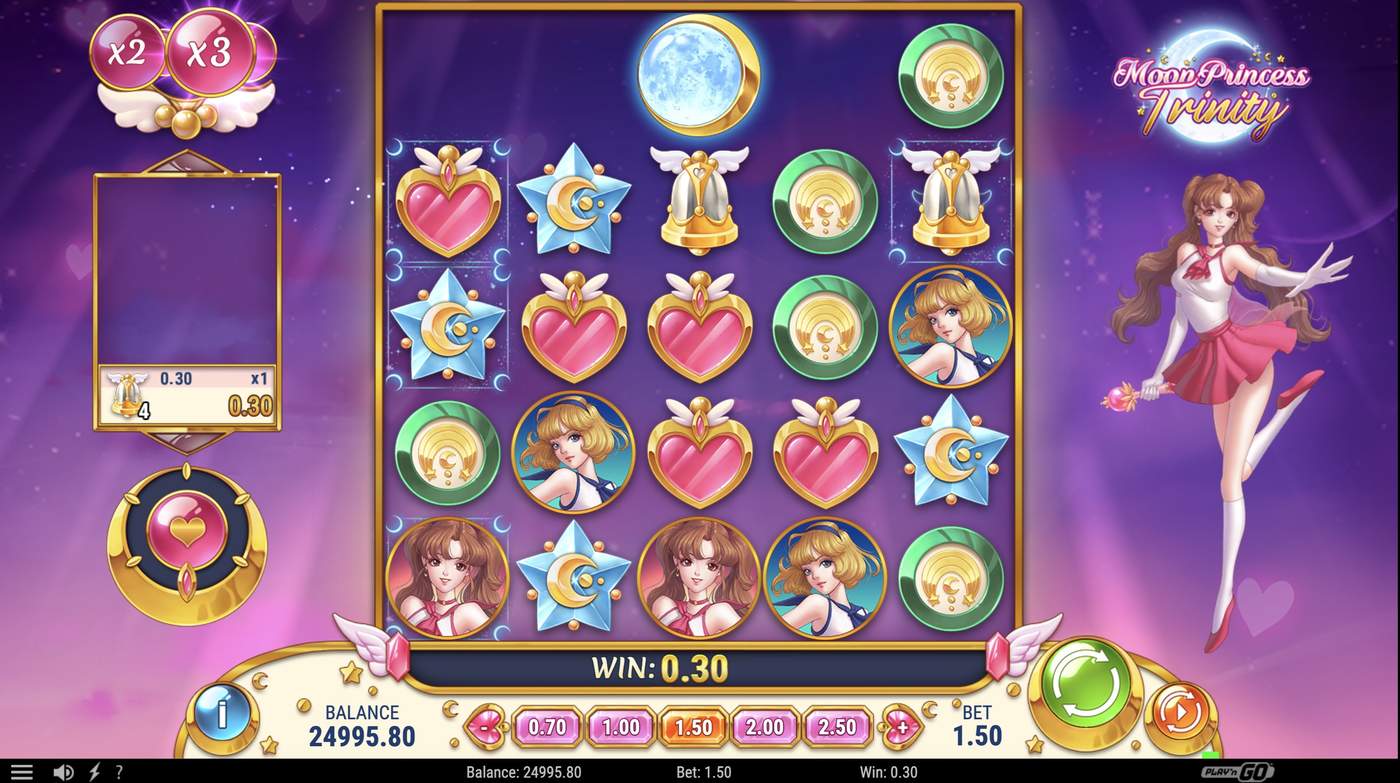Toggle the question mark help option
This screenshot has width=1400, height=783.
coord(117,771)
